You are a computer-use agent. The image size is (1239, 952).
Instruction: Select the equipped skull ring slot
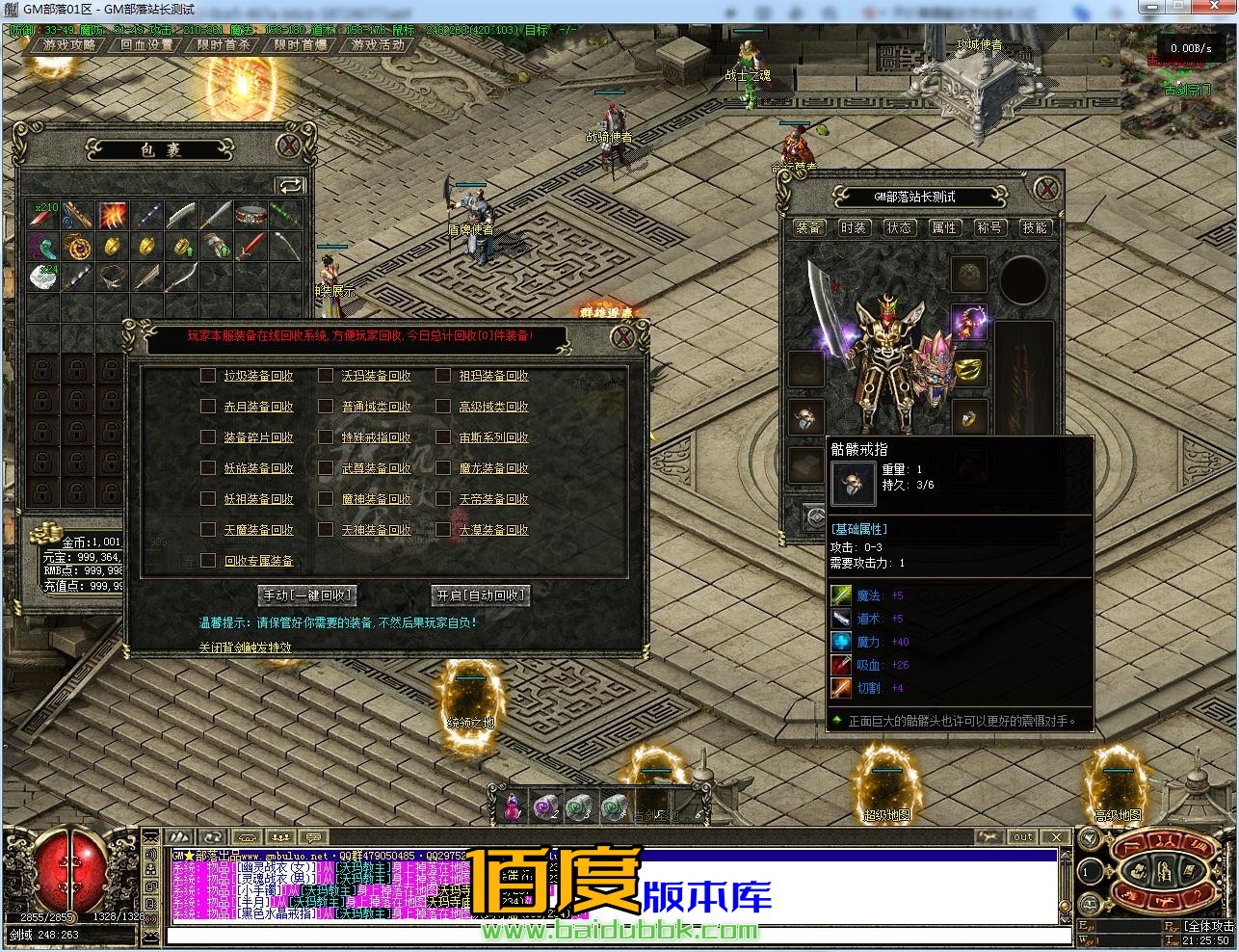pyautogui.click(x=805, y=417)
